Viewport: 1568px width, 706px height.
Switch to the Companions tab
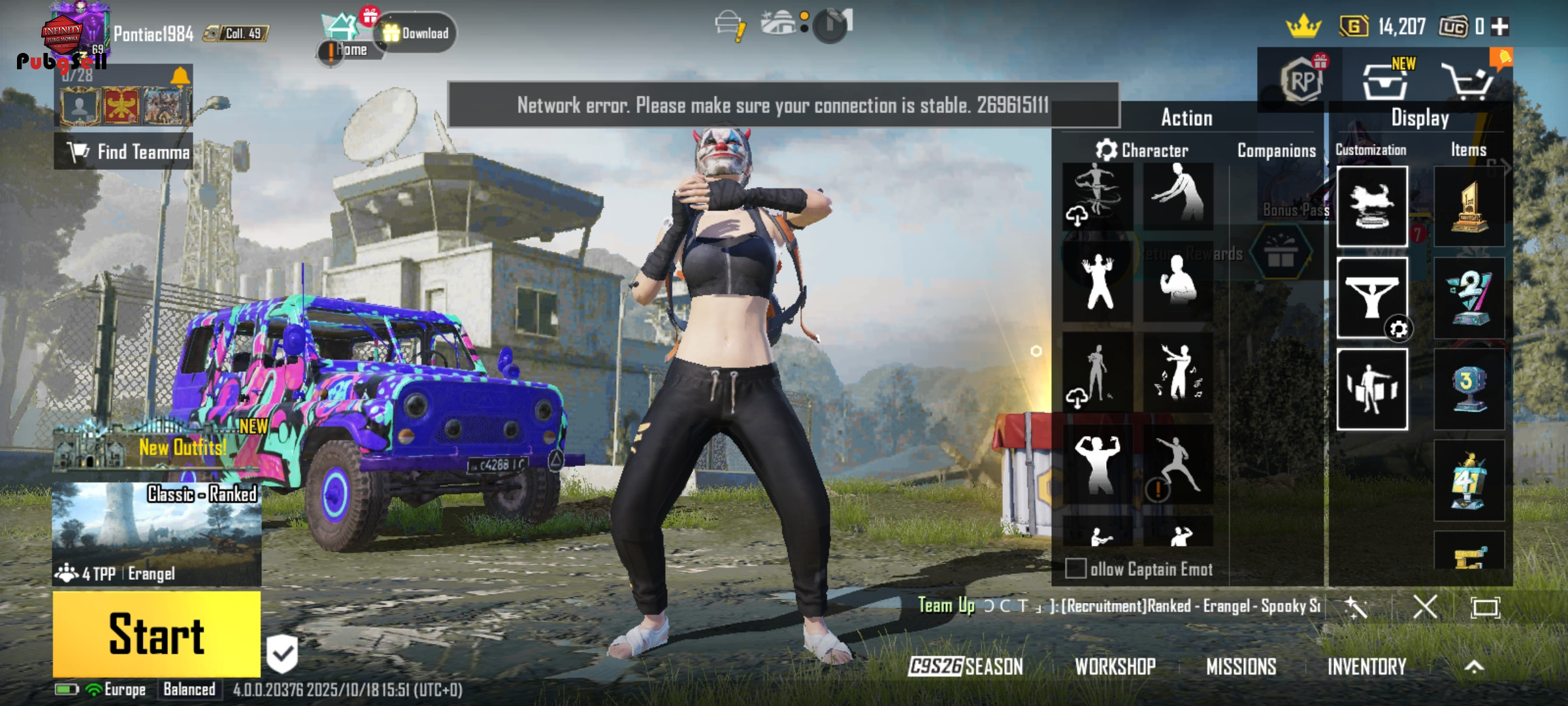pyautogui.click(x=1277, y=151)
